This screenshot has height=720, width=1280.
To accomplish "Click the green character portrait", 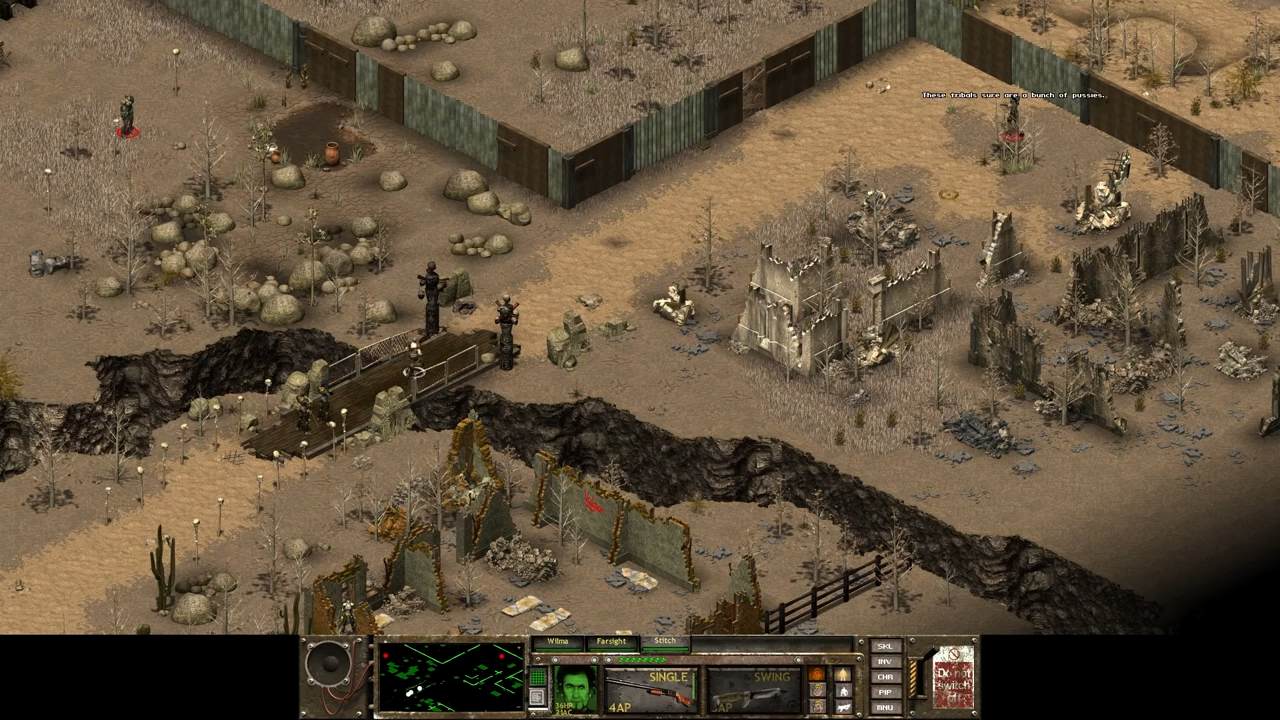I will tap(576, 689).
